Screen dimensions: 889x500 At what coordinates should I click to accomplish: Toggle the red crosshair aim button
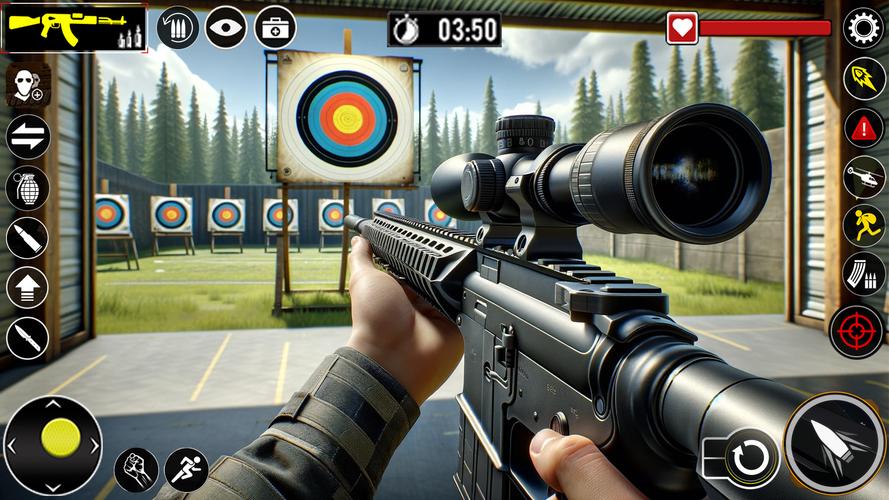(x=856, y=331)
